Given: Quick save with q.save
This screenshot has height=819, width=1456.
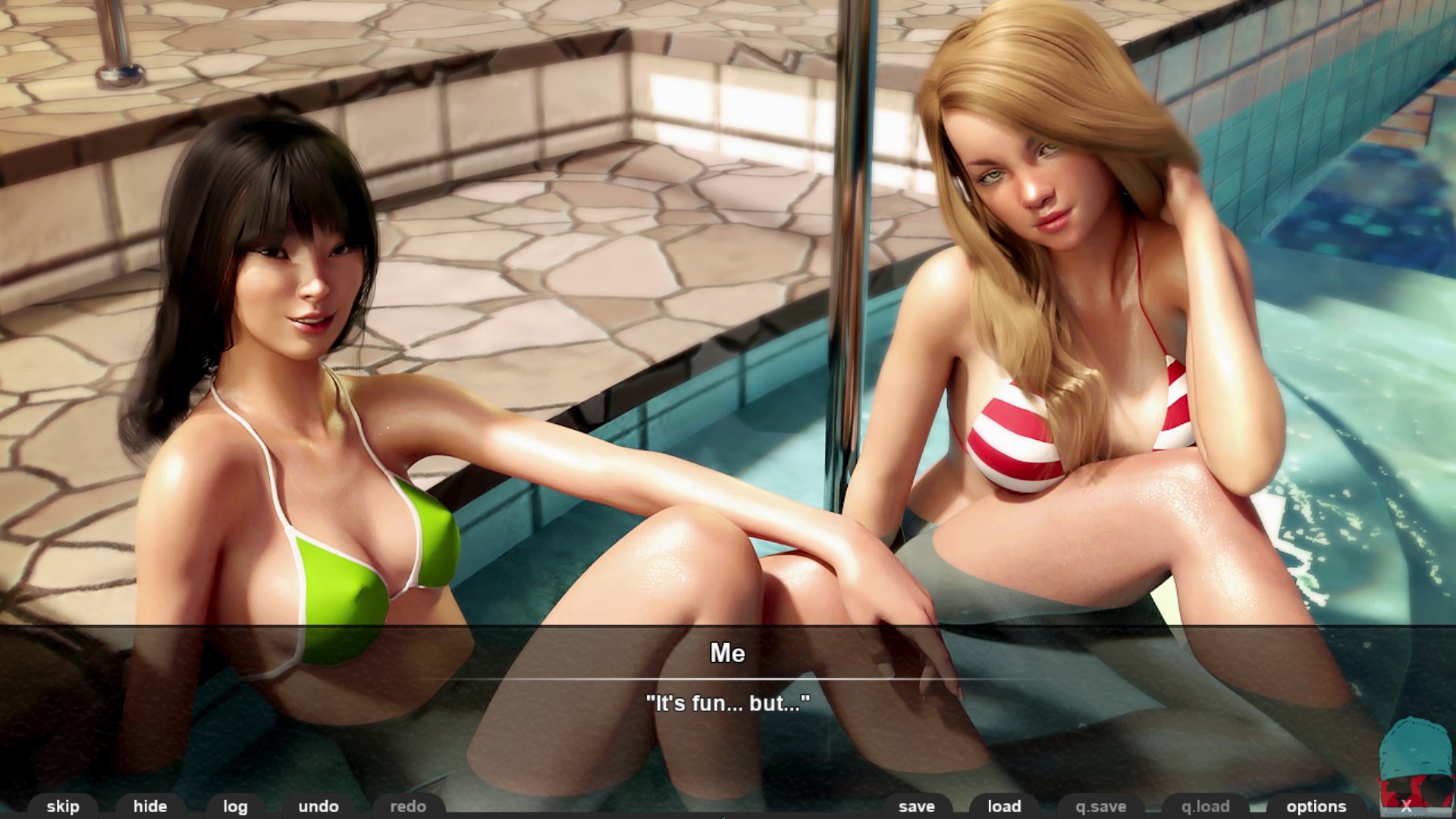Looking at the screenshot, I should [1100, 806].
